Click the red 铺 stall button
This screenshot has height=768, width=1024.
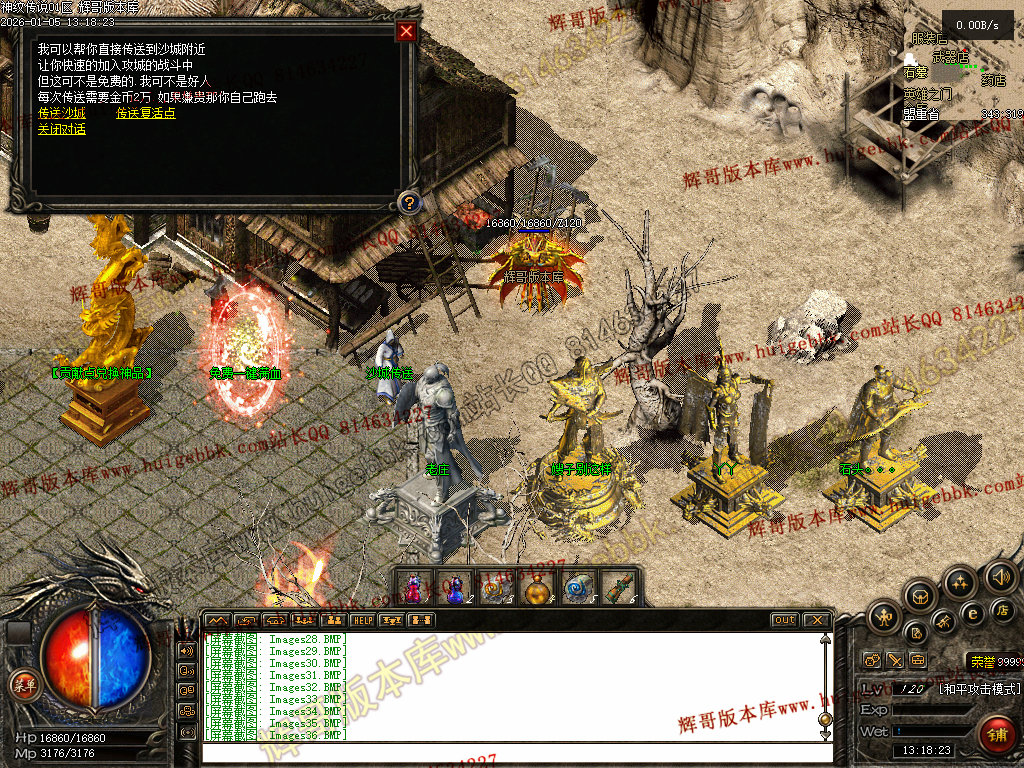coord(997,734)
